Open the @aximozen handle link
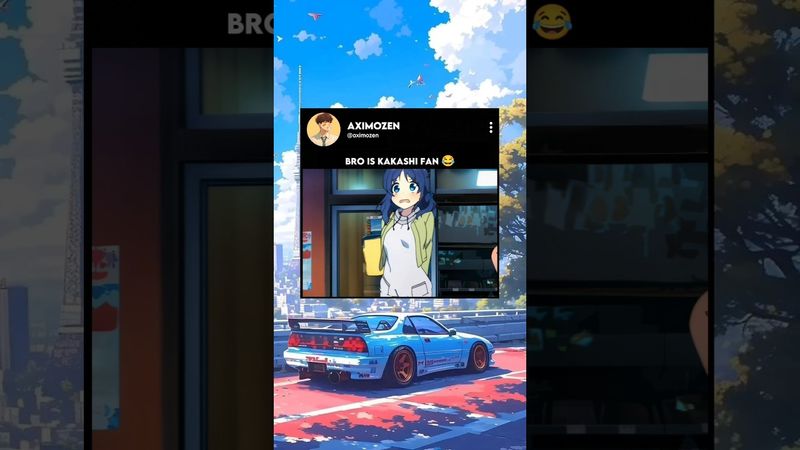The image size is (800, 450). point(362,136)
